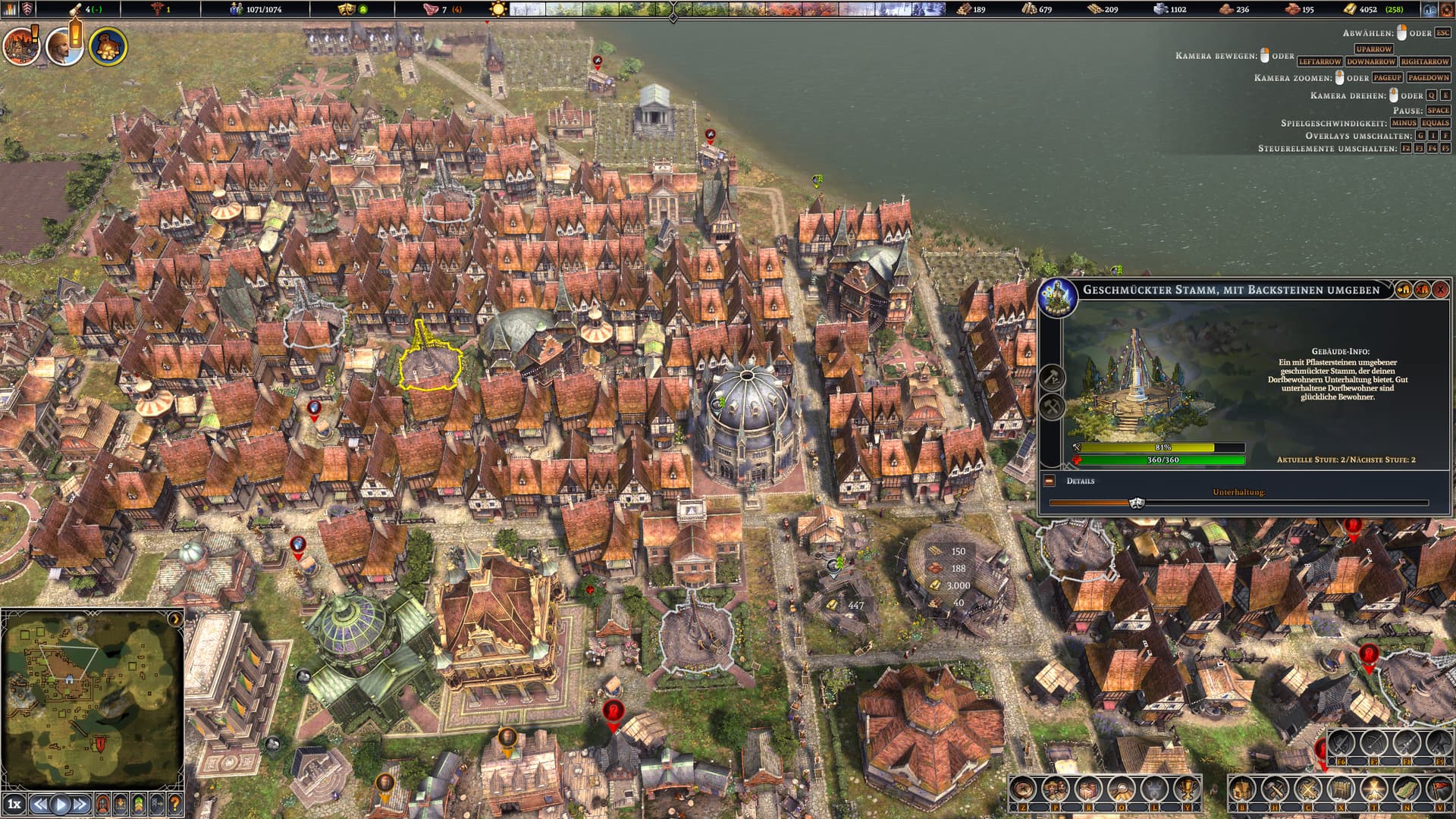Screen dimensions: 1456x819
Task: Speed up the game with fast-forward
Action: 81,804
